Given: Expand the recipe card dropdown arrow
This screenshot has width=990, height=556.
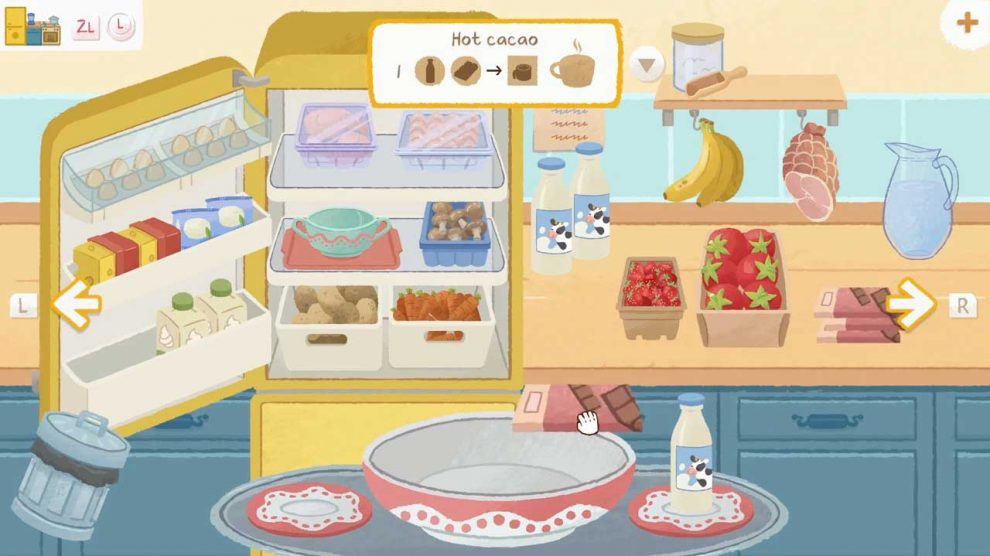Looking at the screenshot, I should [648, 66].
